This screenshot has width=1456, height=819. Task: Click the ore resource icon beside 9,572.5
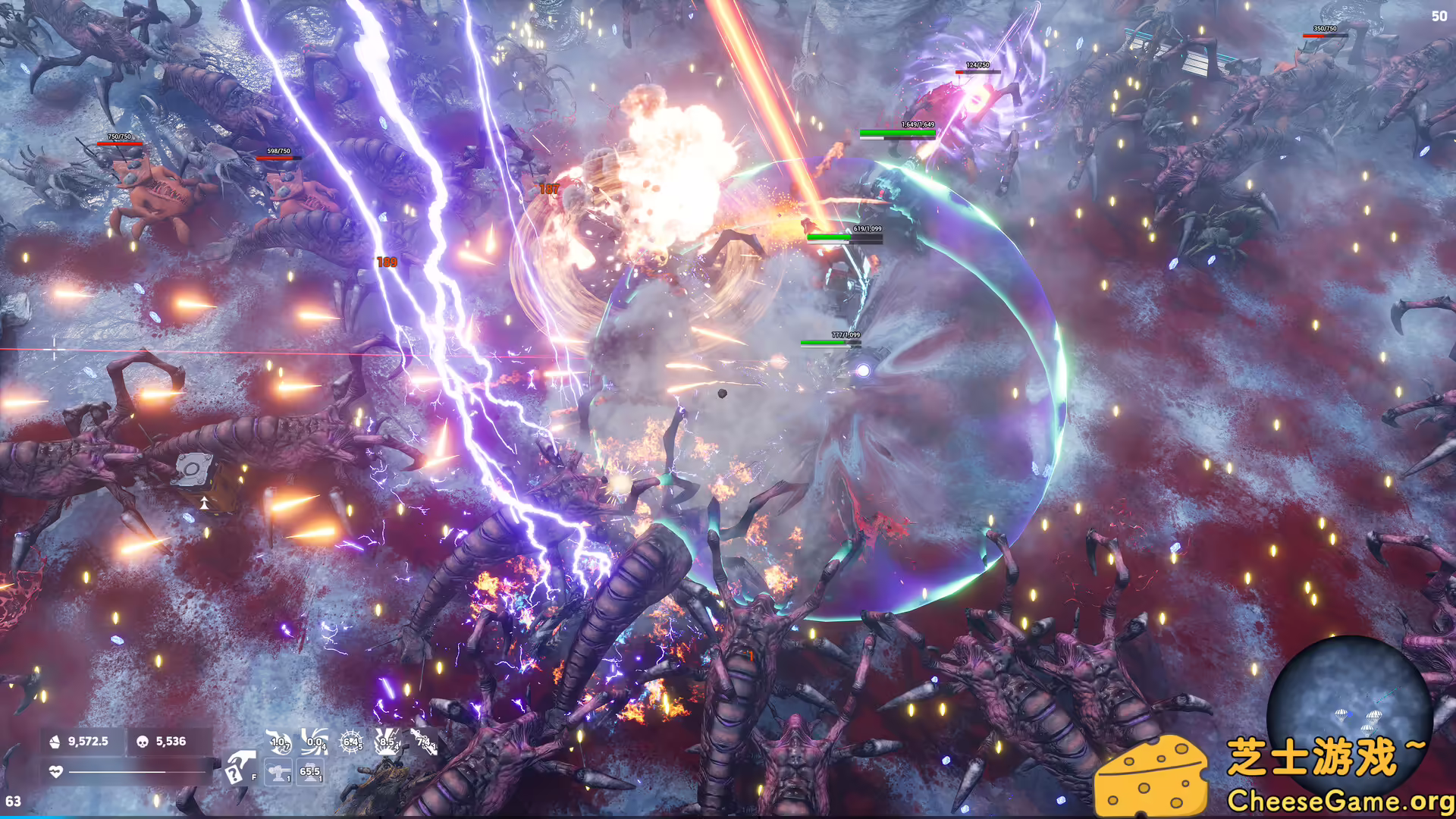pyautogui.click(x=55, y=741)
